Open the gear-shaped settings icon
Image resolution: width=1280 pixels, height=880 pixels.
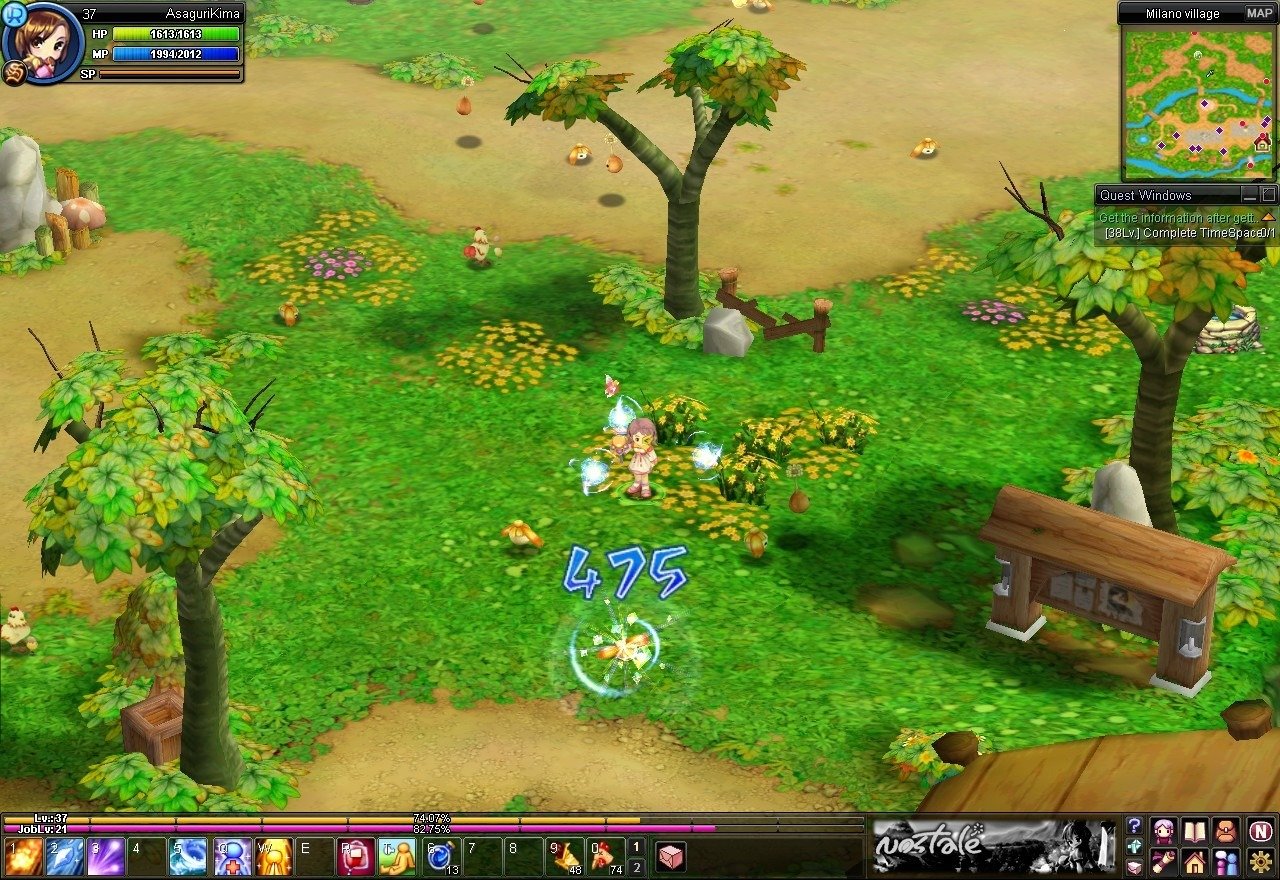coord(1260,862)
